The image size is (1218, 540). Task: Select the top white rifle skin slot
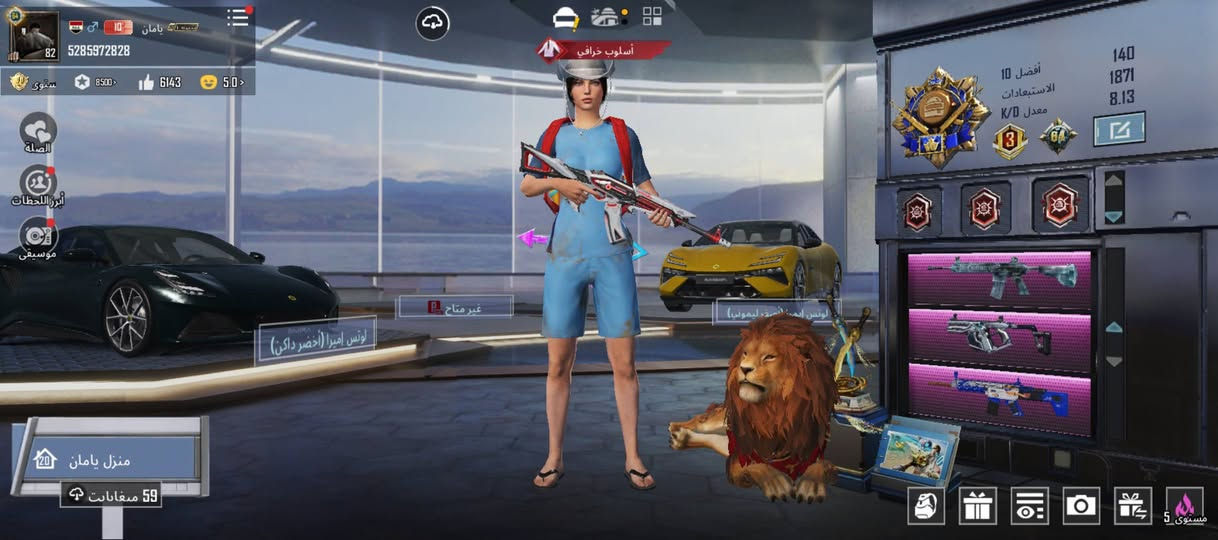click(999, 277)
